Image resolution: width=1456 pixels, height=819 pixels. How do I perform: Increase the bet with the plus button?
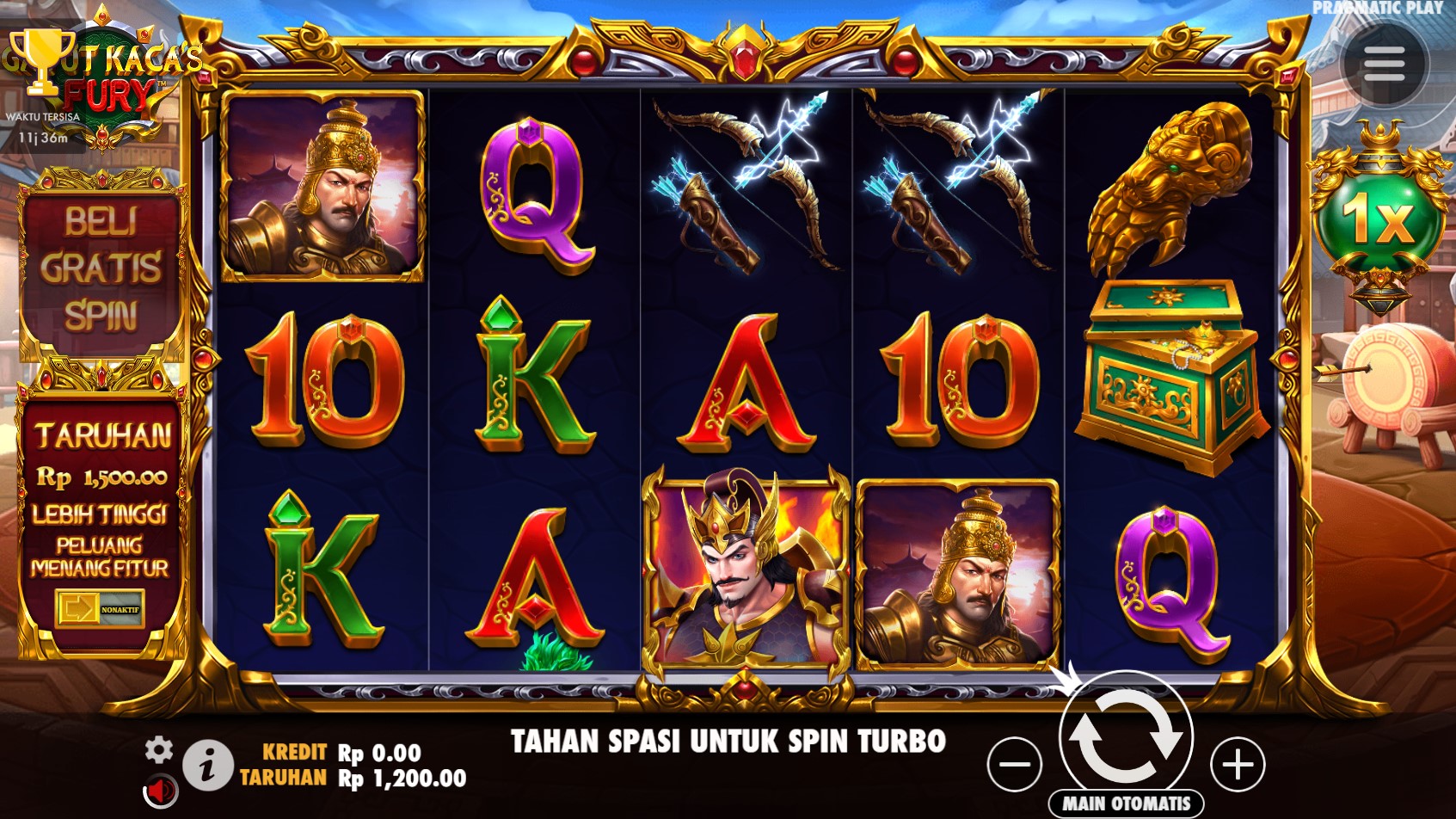[1238, 764]
